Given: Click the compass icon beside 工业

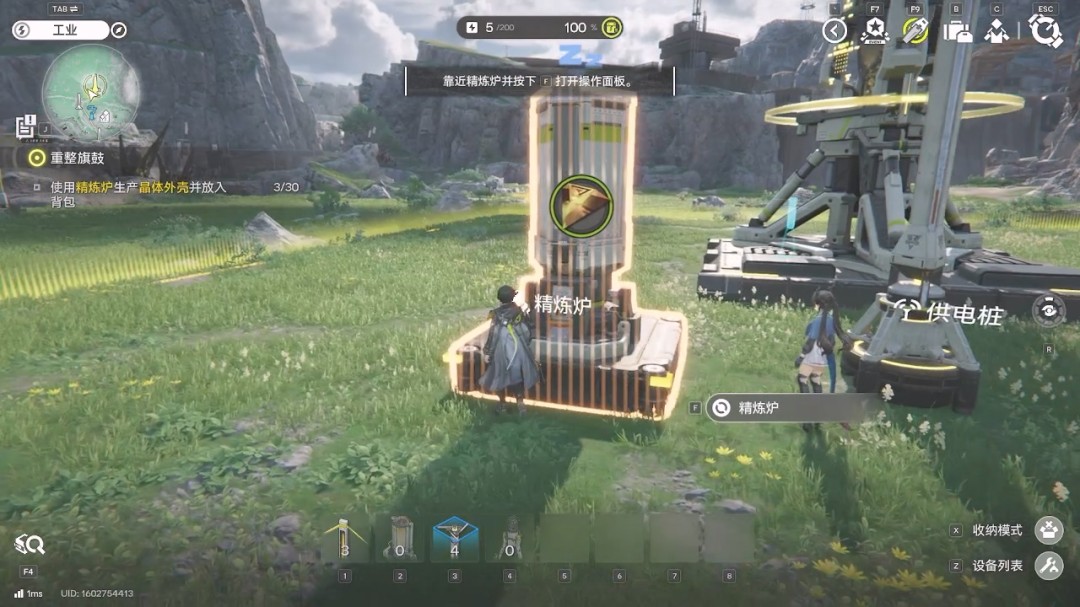Looking at the screenshot, I should pyautogui.click(x=119, y=30).
